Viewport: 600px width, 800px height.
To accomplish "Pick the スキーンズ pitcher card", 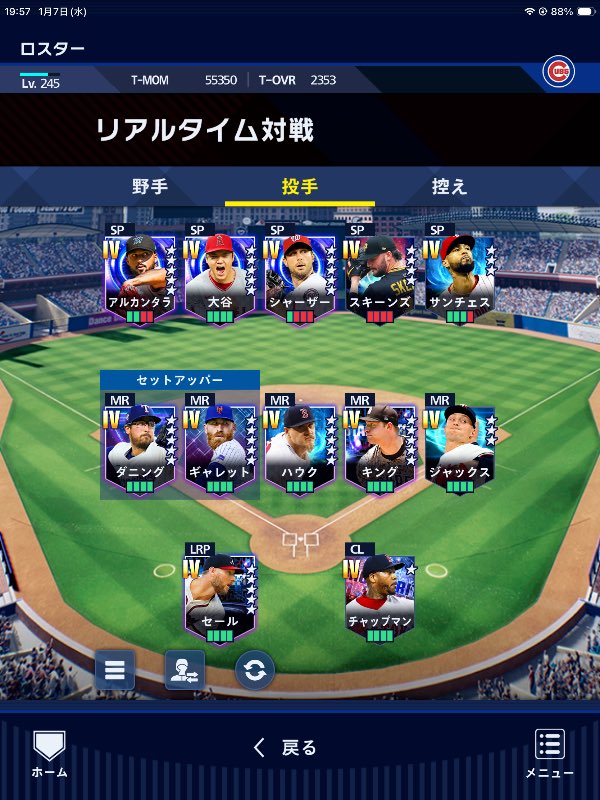I will point(379,277).
